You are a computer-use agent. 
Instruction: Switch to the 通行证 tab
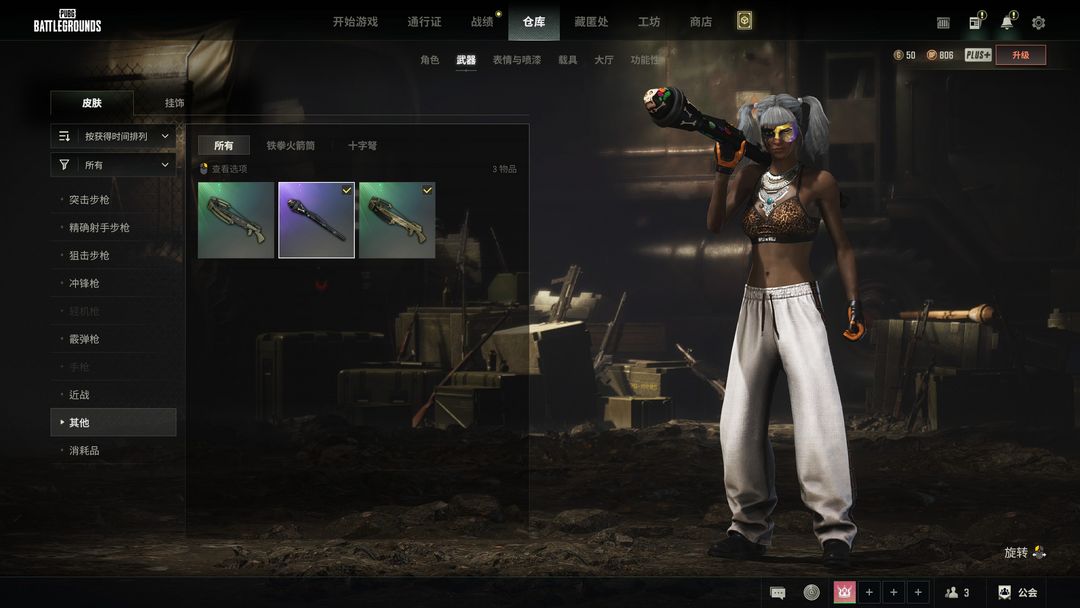click(x=424, y=22)
